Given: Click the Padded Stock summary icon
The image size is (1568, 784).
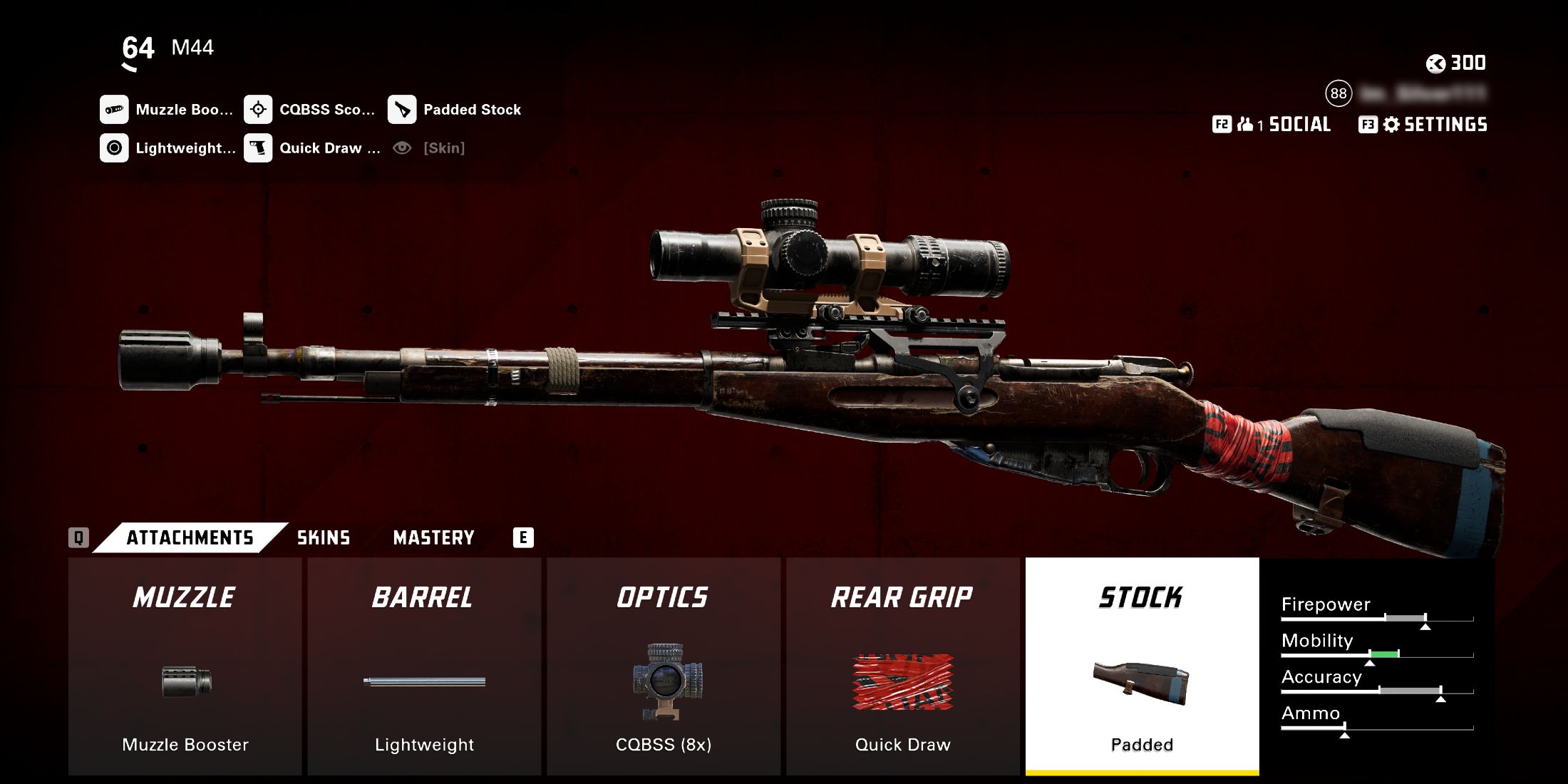Looking at the screenshot, I should 402,110.
